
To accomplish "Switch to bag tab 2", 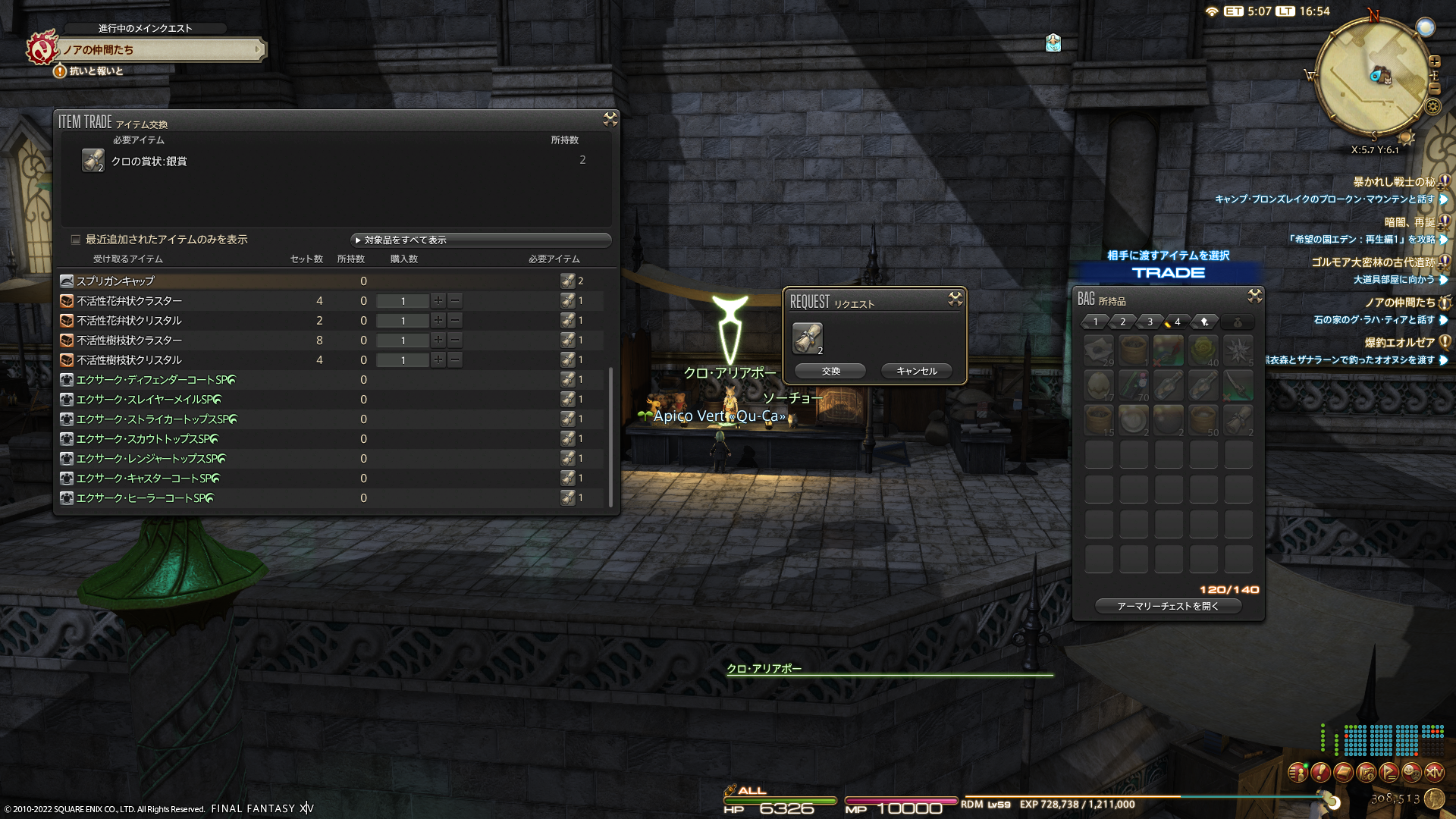I will click(x=1122, y=322).
